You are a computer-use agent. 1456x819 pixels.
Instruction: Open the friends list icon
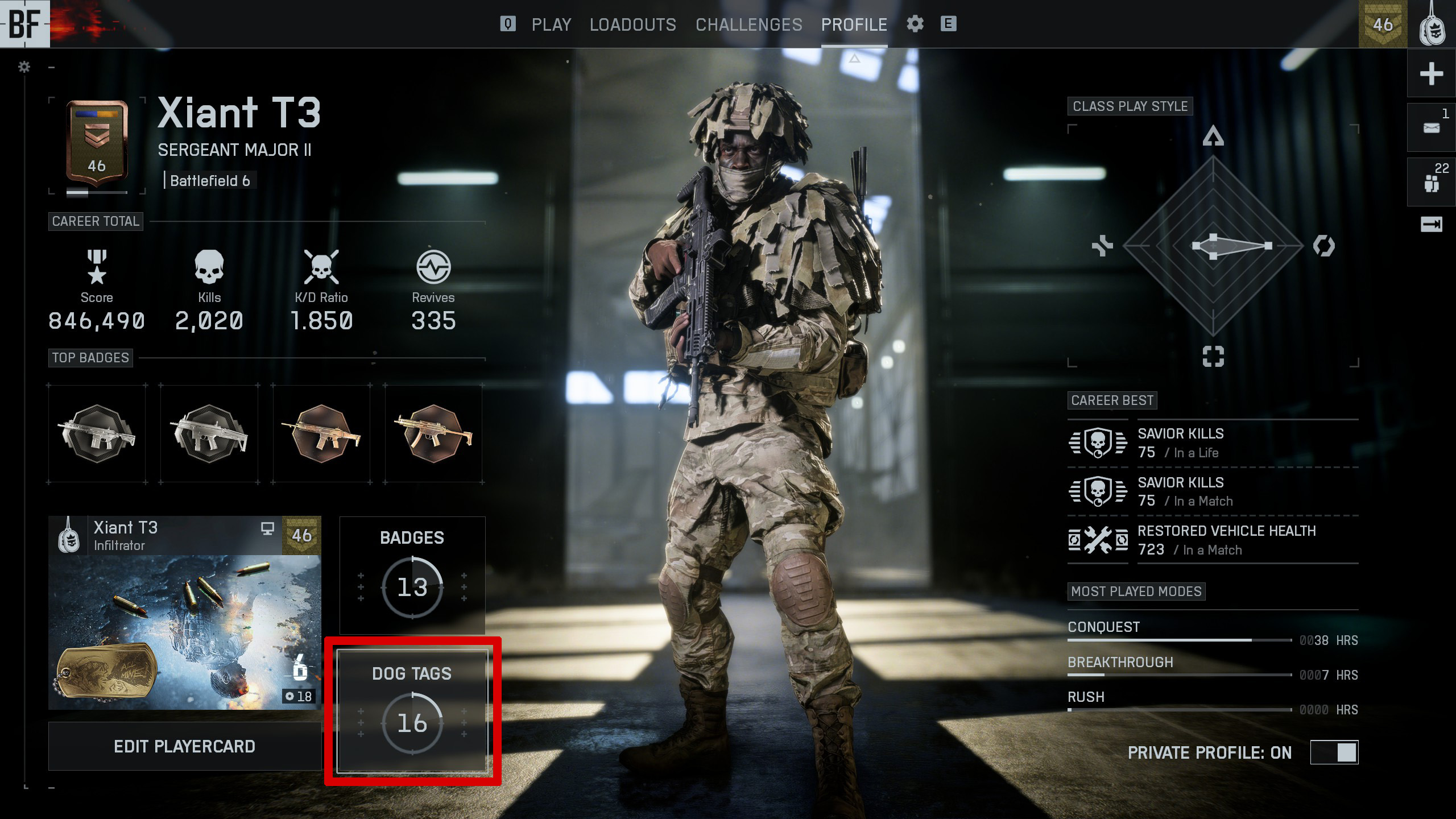click(1431, 183)
